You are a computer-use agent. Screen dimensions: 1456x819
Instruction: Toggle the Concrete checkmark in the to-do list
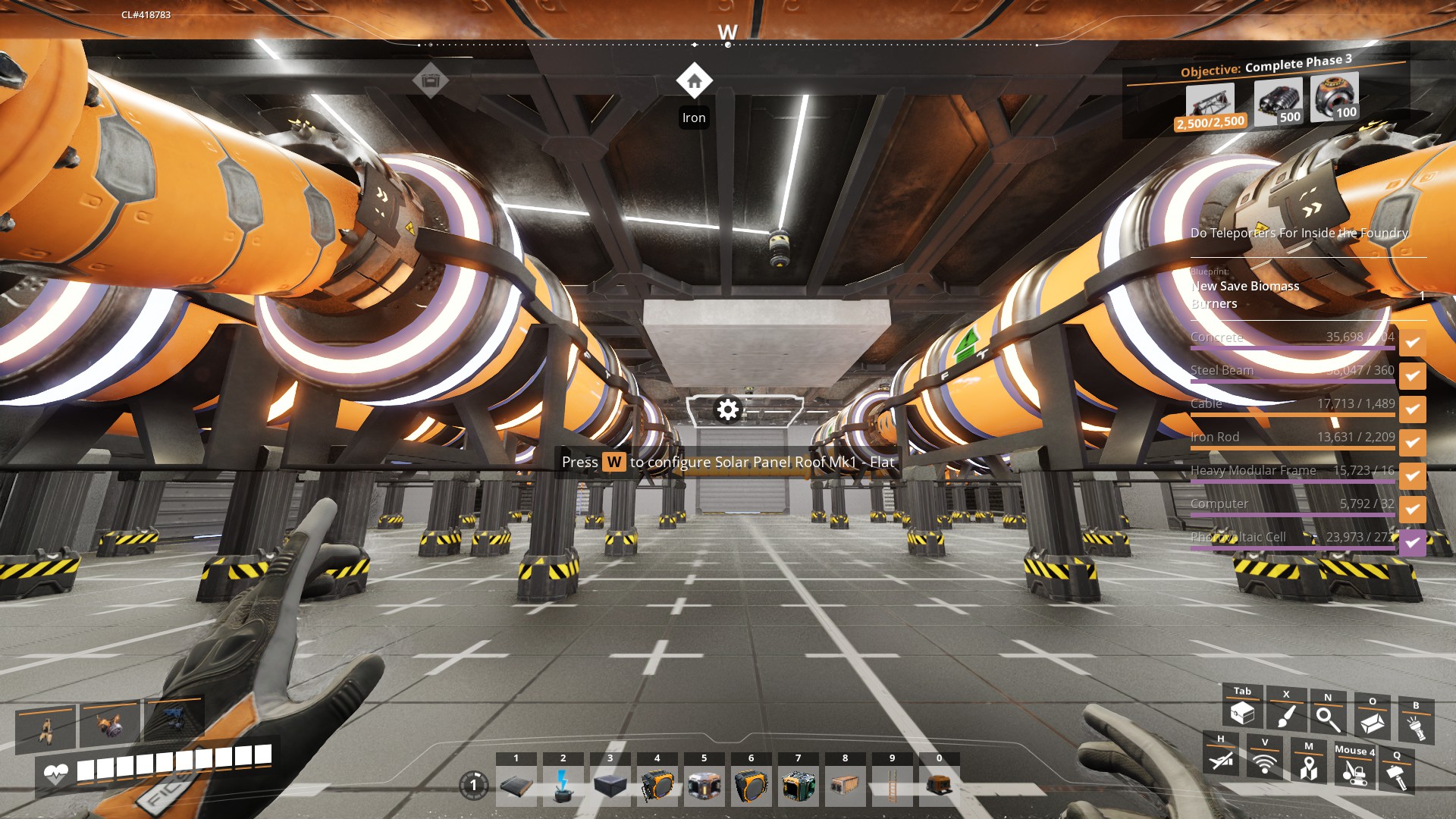(x=1412, y=343)
